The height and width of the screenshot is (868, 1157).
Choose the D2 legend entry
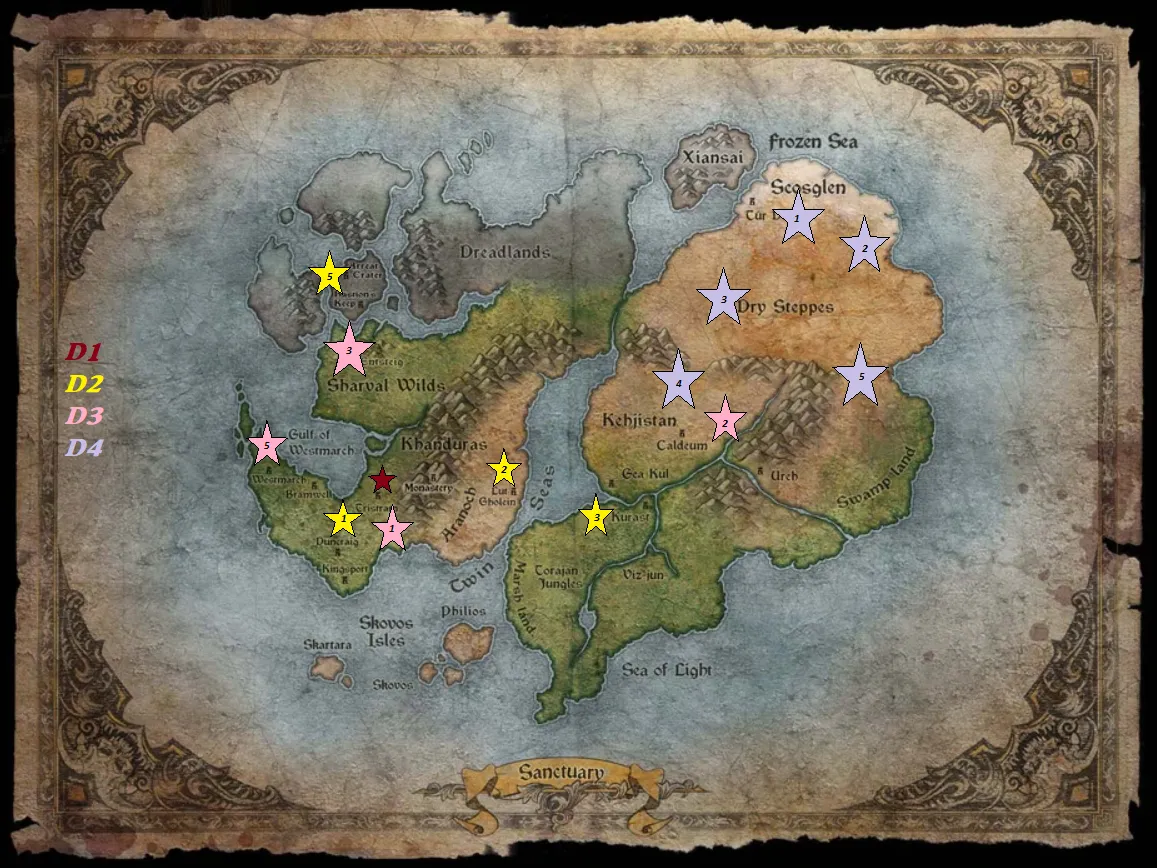point(84,384)
